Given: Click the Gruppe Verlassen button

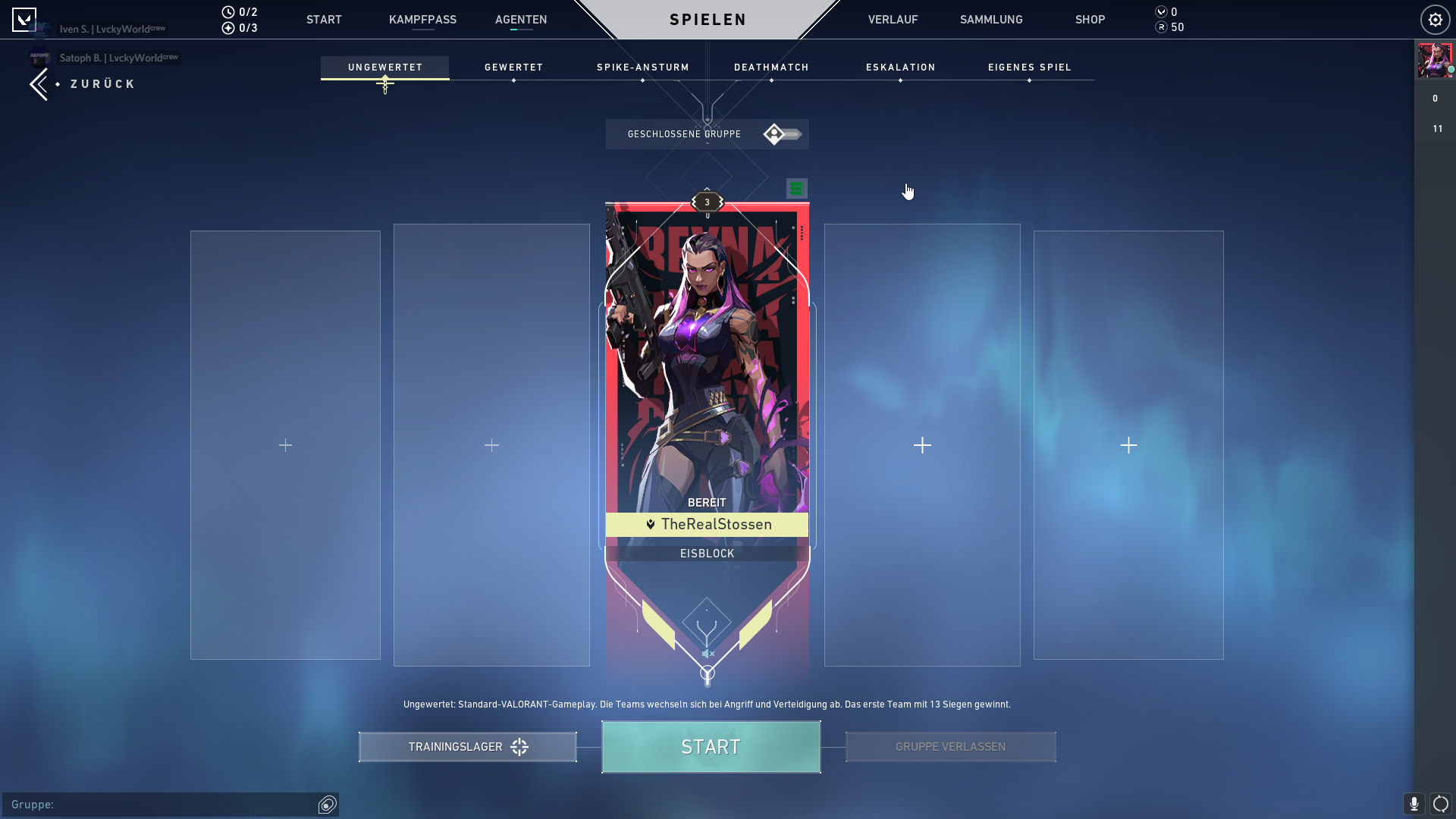Looking at the screenshot, I should 950,747.
